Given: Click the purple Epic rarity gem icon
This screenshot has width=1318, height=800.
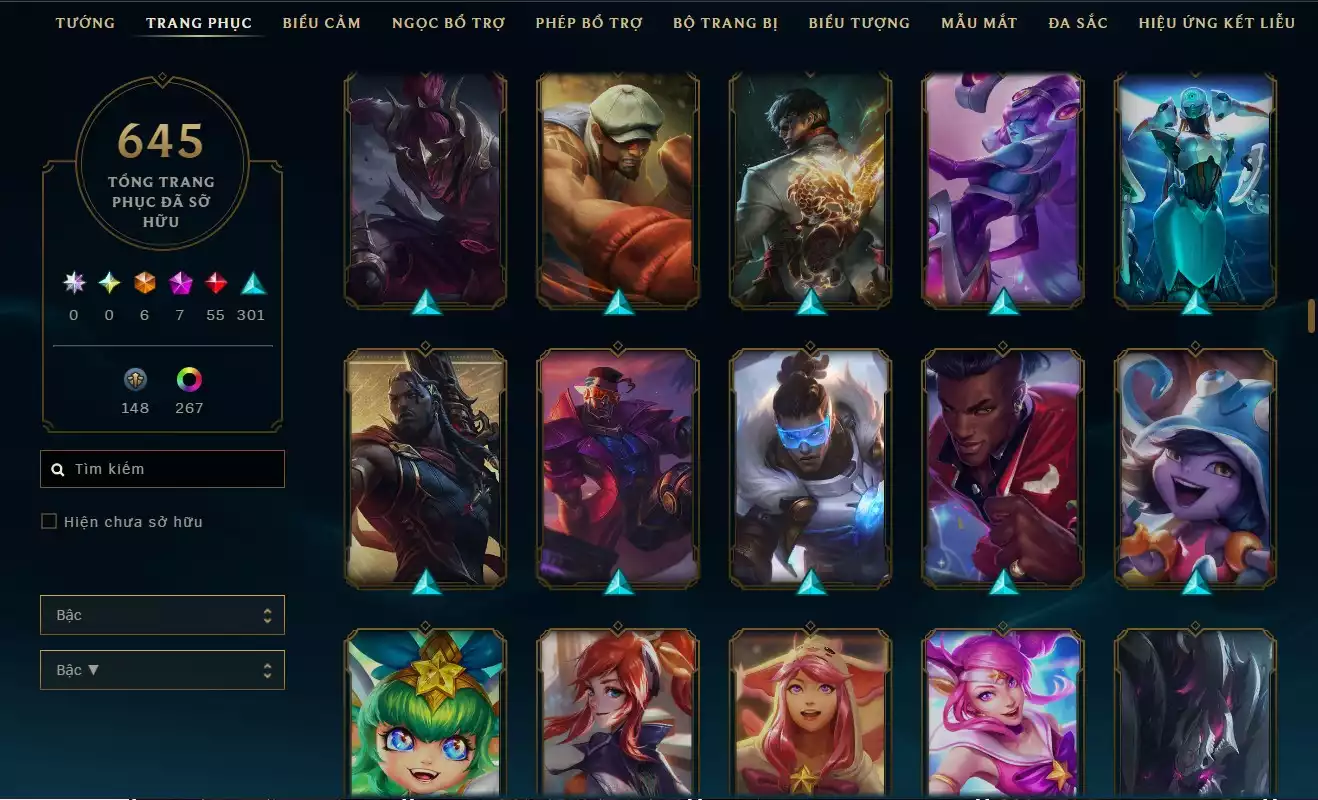Looking at the screenshot, I should (181, 283).
